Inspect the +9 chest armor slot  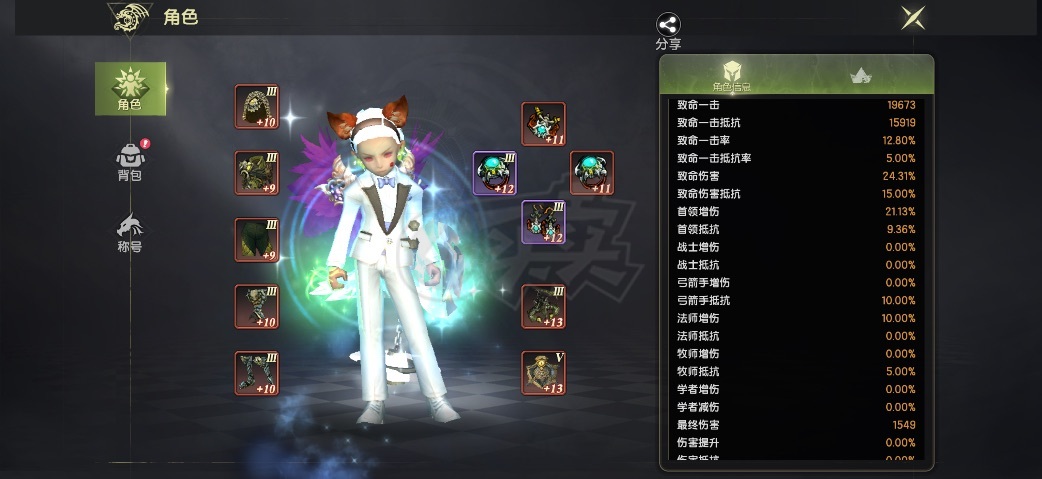pos(257,173)
